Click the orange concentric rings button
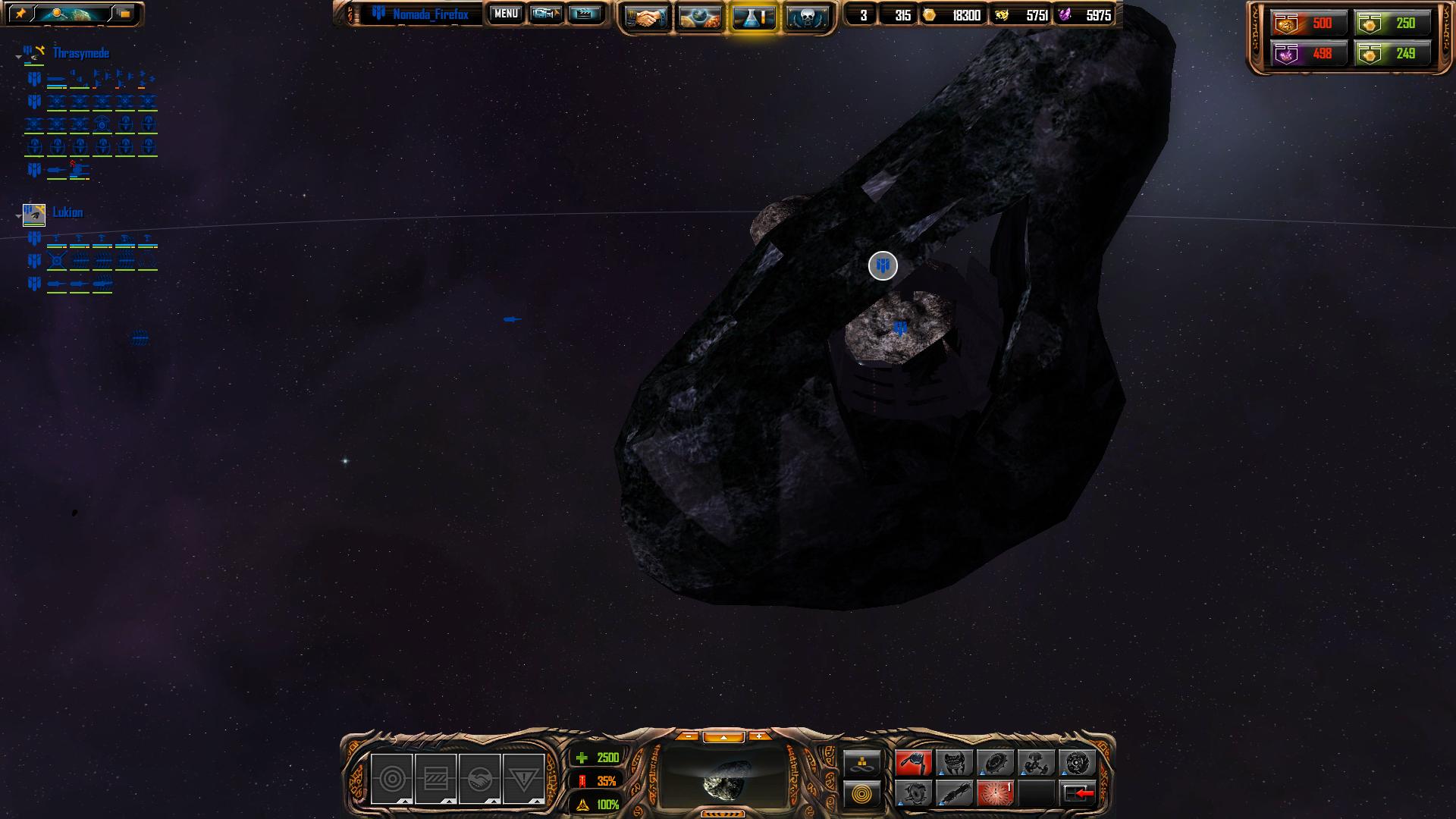1456x819 pixels. pyautogui.click(x=862, y=794)
